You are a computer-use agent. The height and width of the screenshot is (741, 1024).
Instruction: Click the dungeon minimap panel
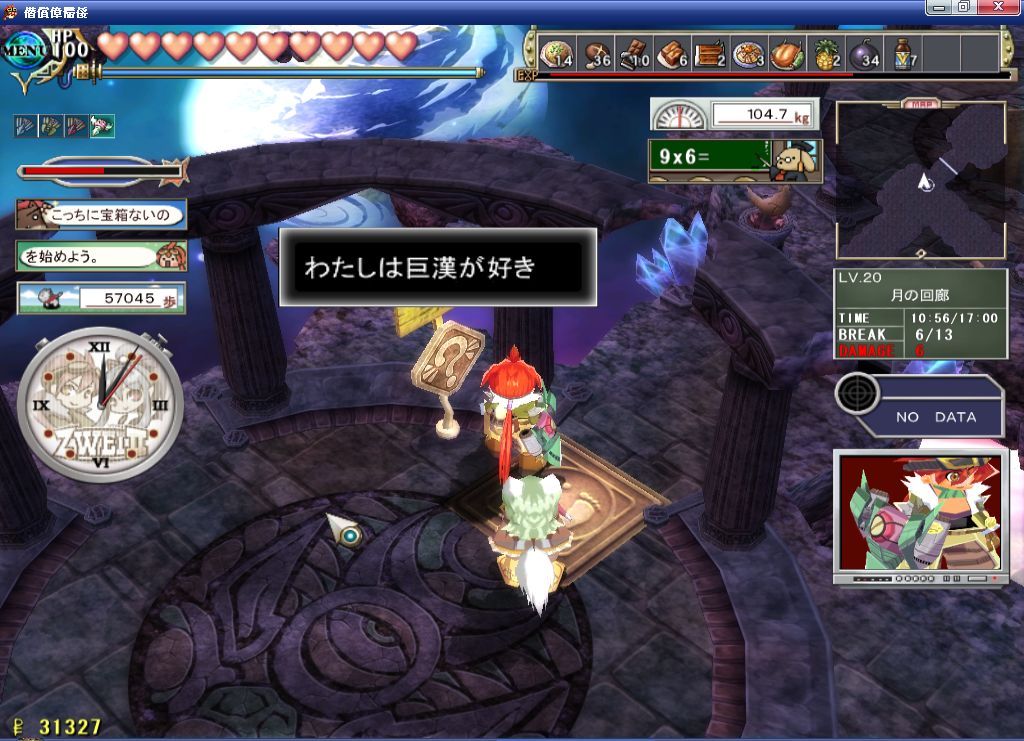920,182
